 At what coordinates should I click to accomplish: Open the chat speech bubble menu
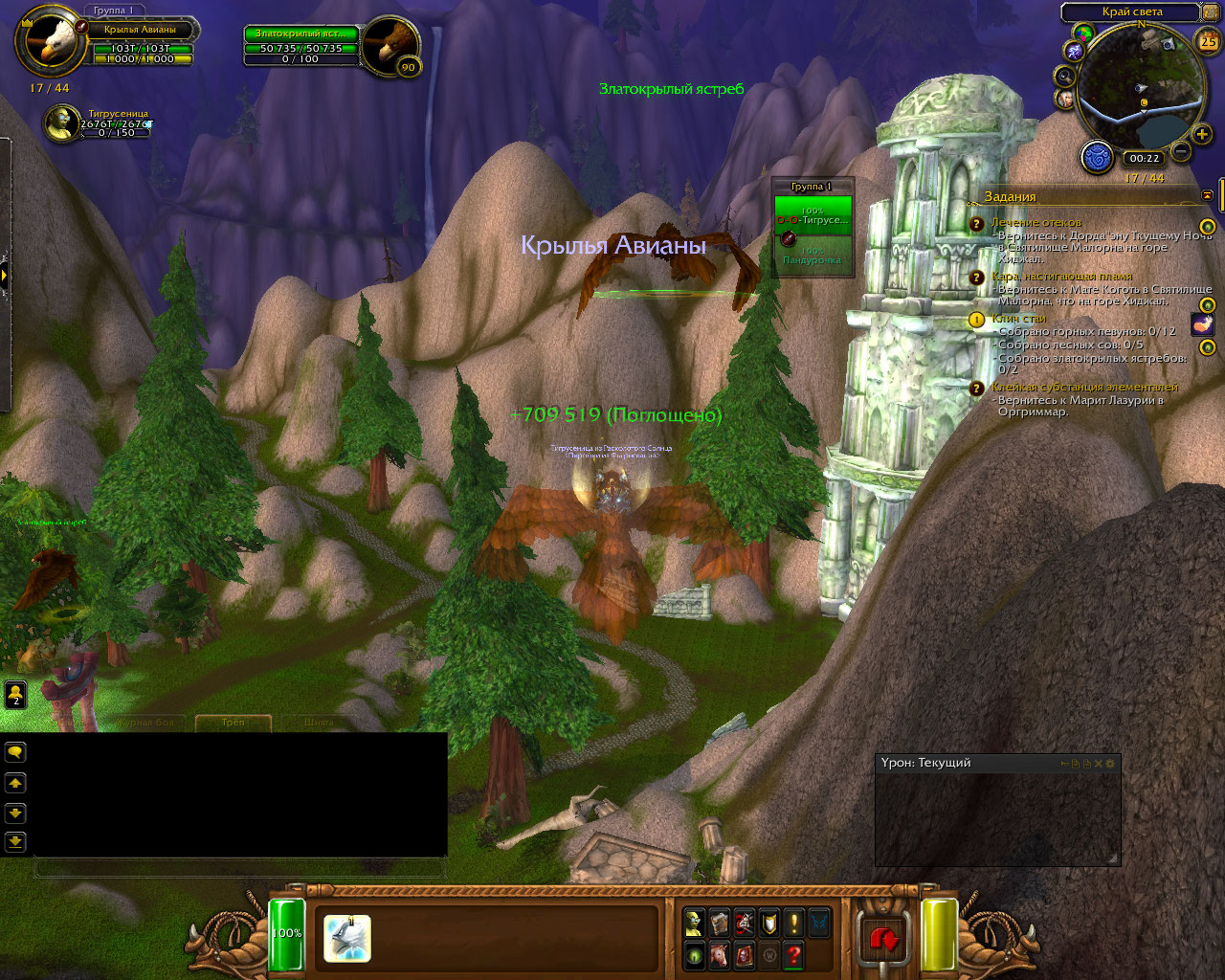pos(15,752)
